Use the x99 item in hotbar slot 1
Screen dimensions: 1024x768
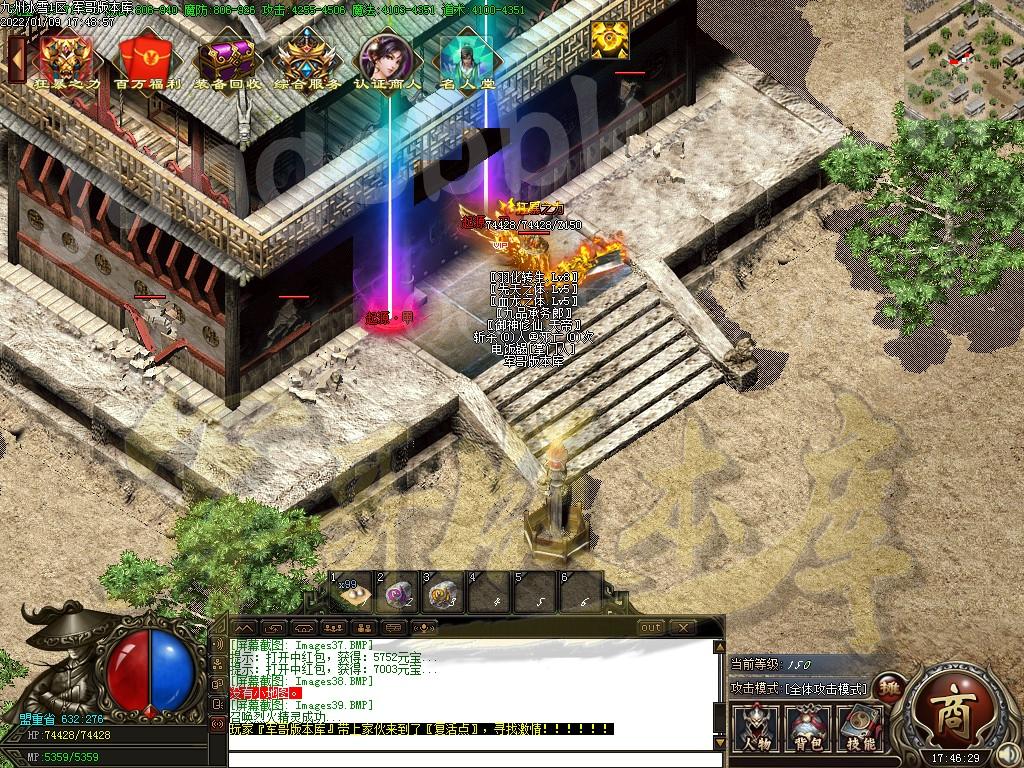tap(352, 593)
